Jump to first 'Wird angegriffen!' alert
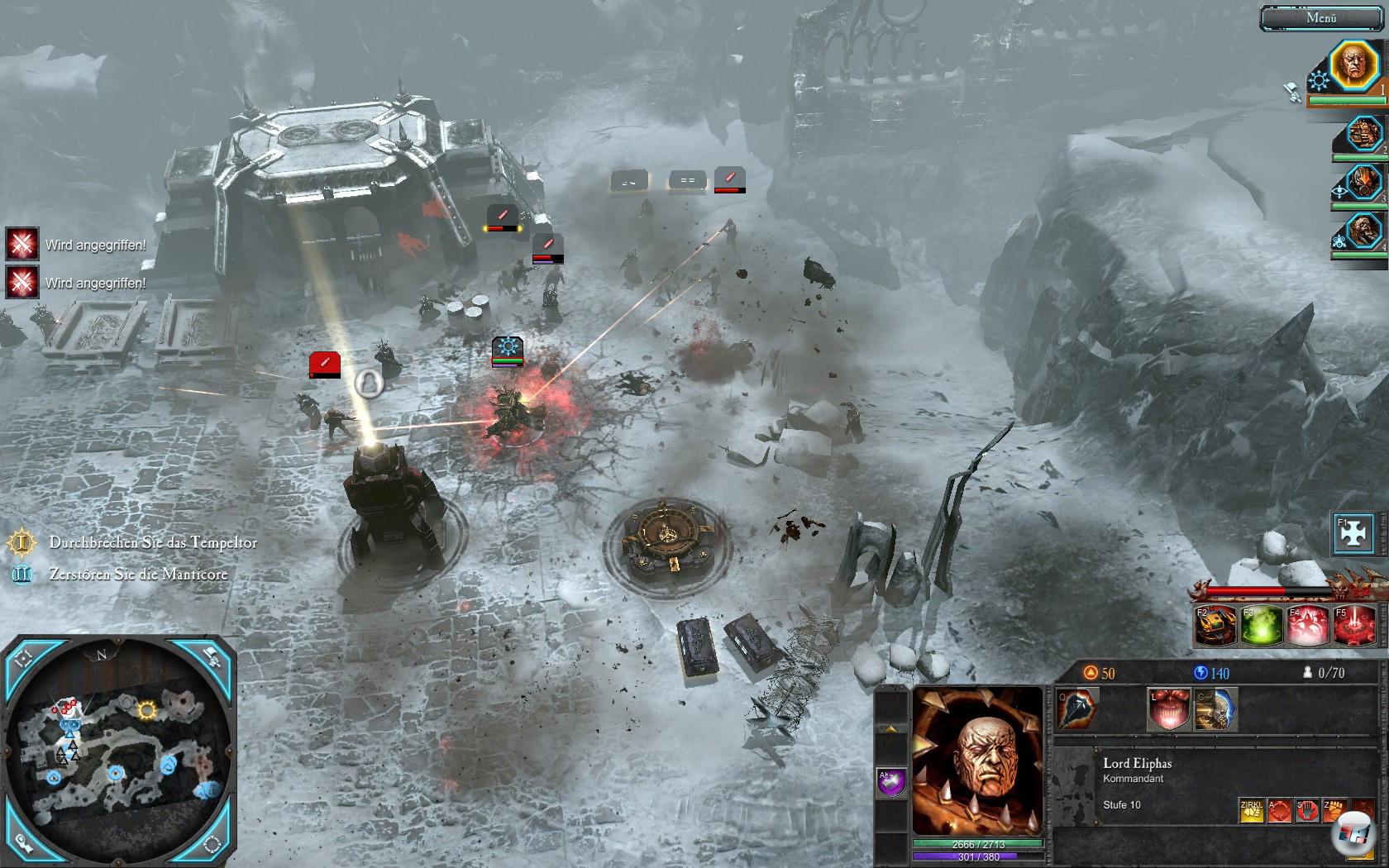 tap(23, 245)
